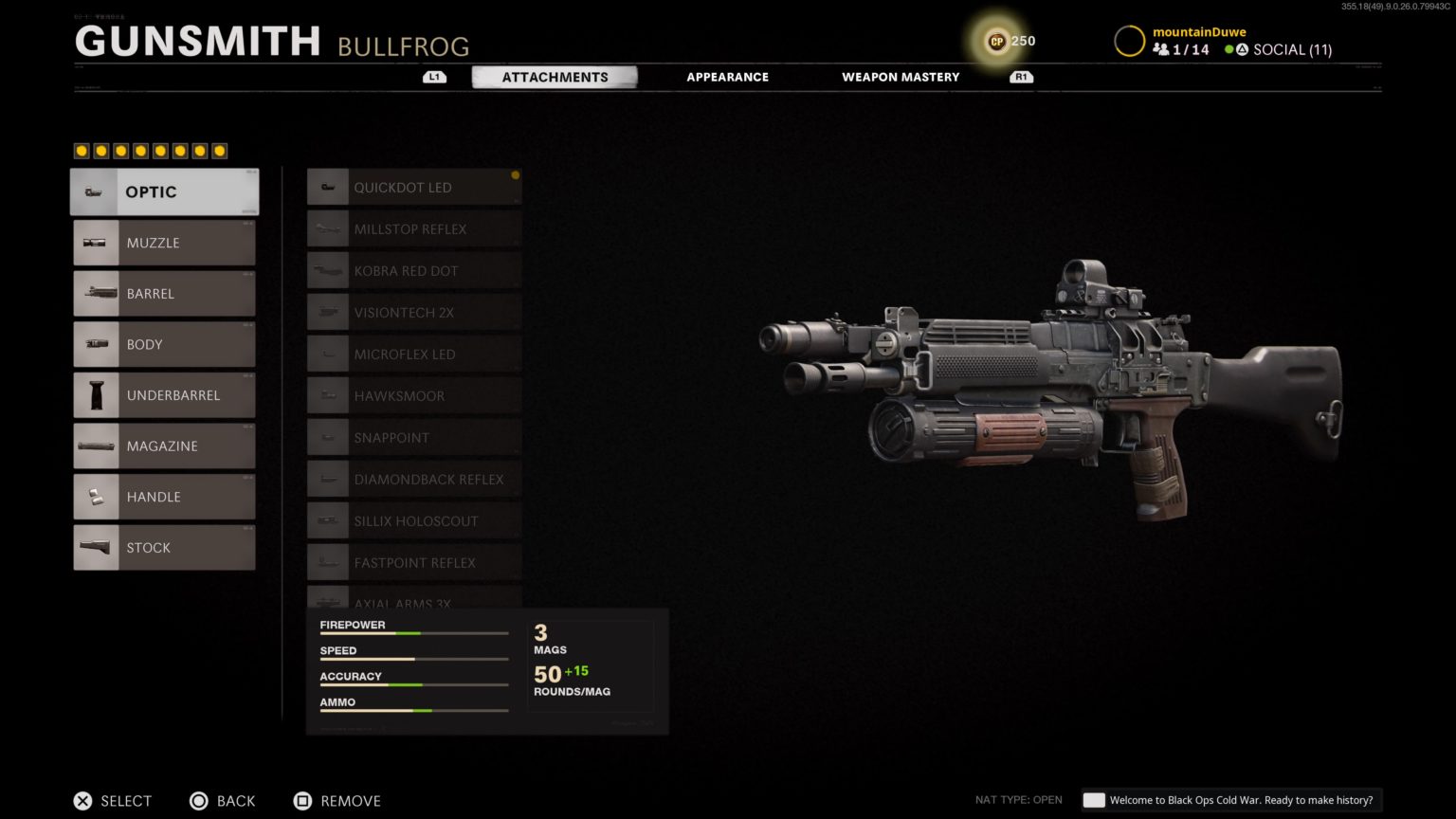Viewport: 1456px width, 819px height.
Task: Click the Accuracy stat bar
Action: click(x=413, y=684)
